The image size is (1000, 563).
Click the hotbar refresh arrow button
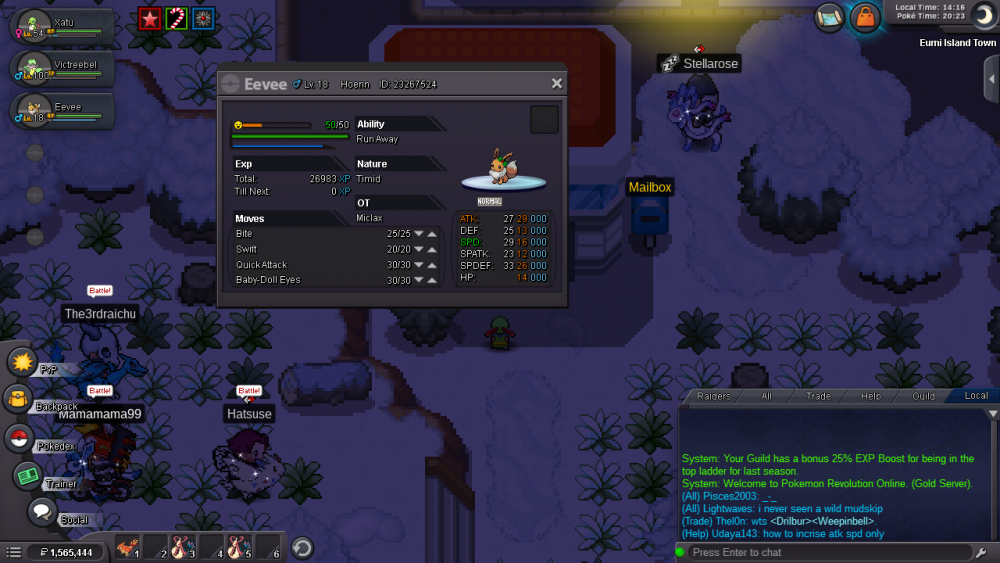click(x=302, y=547)
